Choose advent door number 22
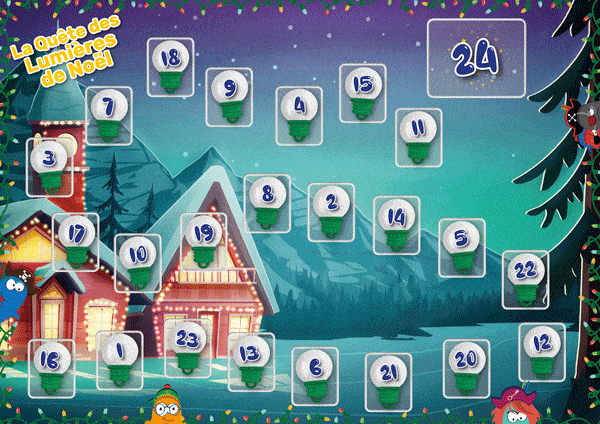The width and height of the screenshot is (600, 424). [525, 278]
